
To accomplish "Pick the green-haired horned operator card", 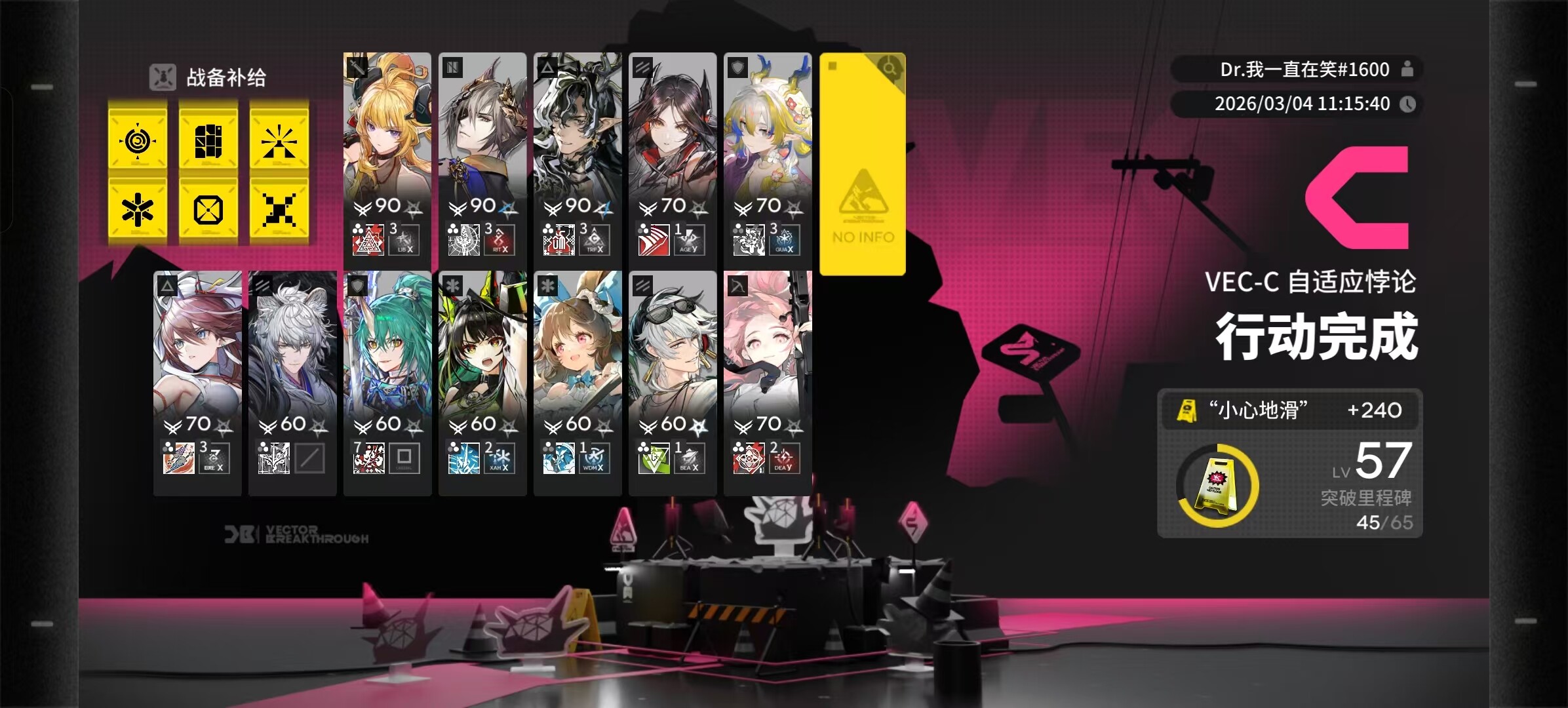I will point(387,377).
